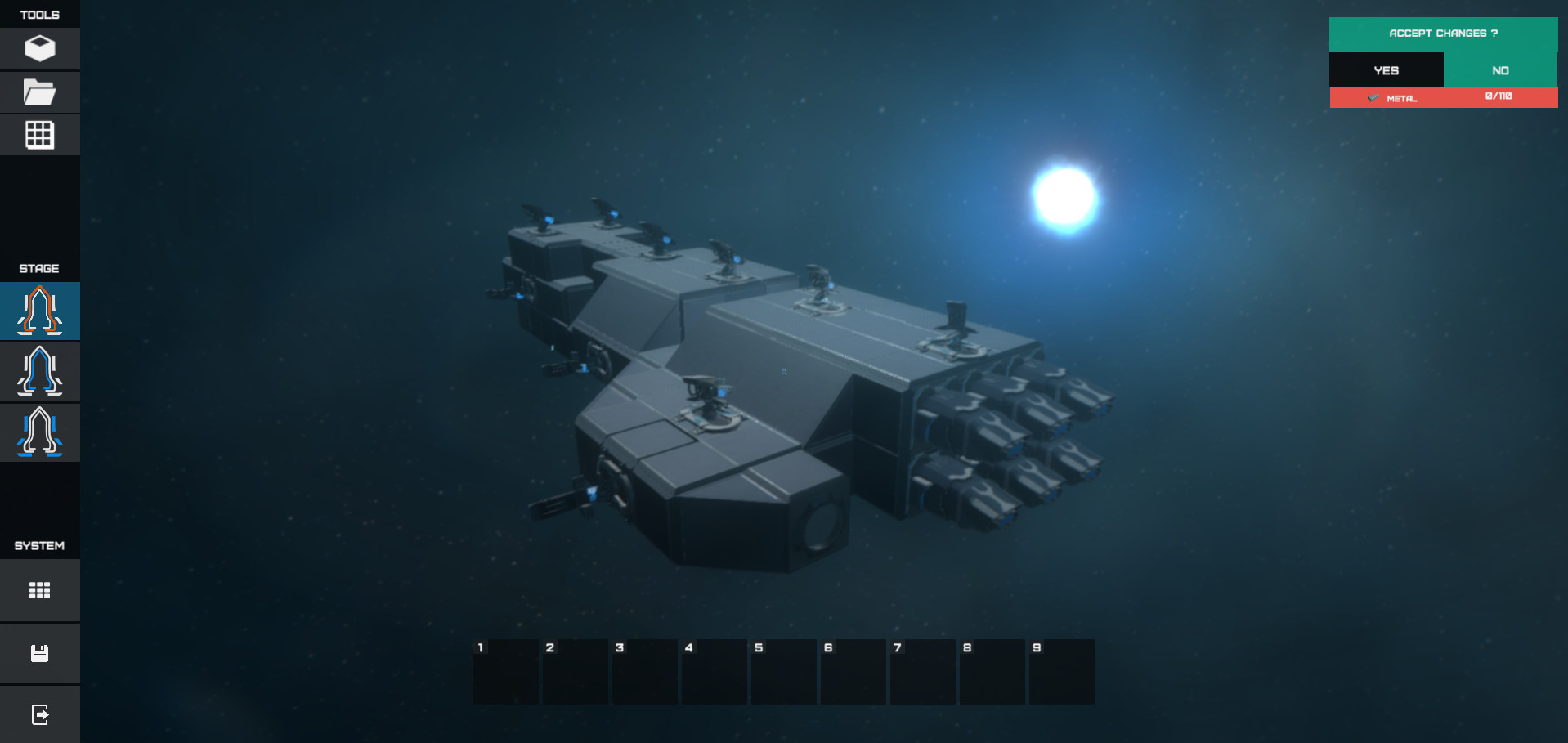Image resolution: width=1568 pixels, height=743 pixels.
Task: Switch to the second ship stage
Action: 39,371
